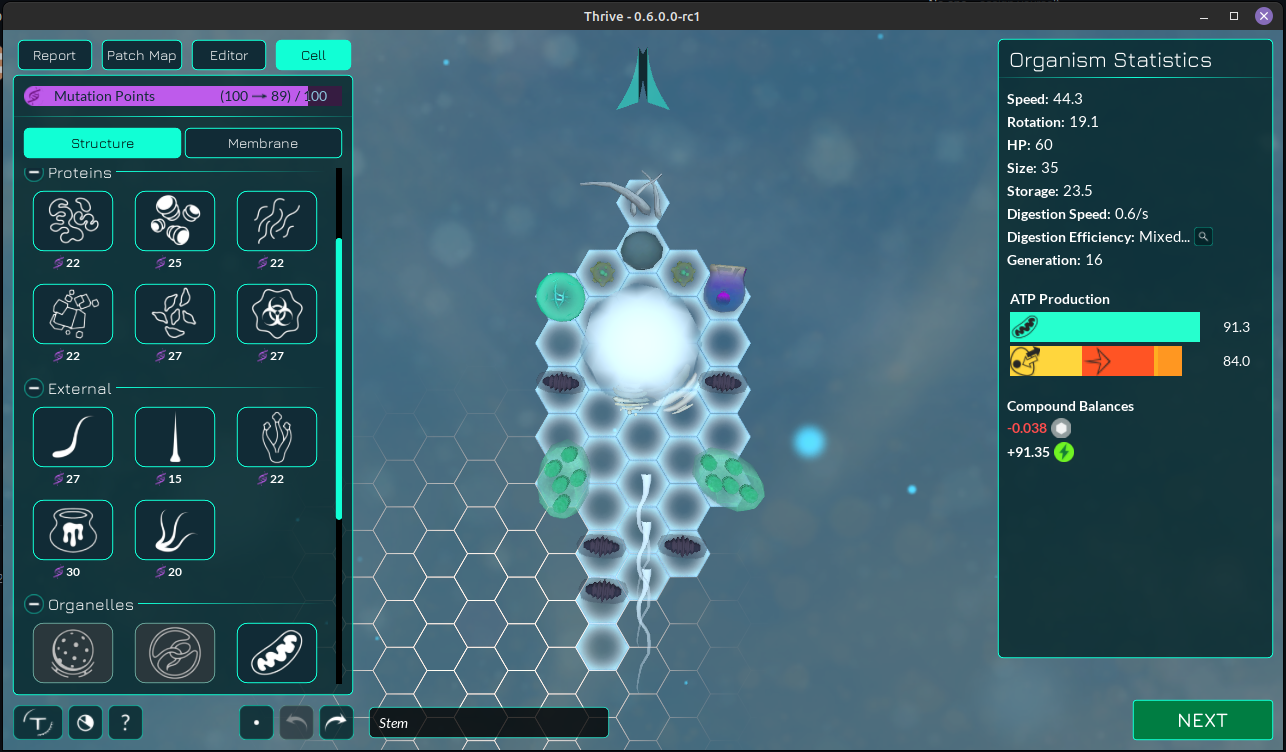
Task: Select the Membrane sub-tab
Action: click(x=263, y=143)
